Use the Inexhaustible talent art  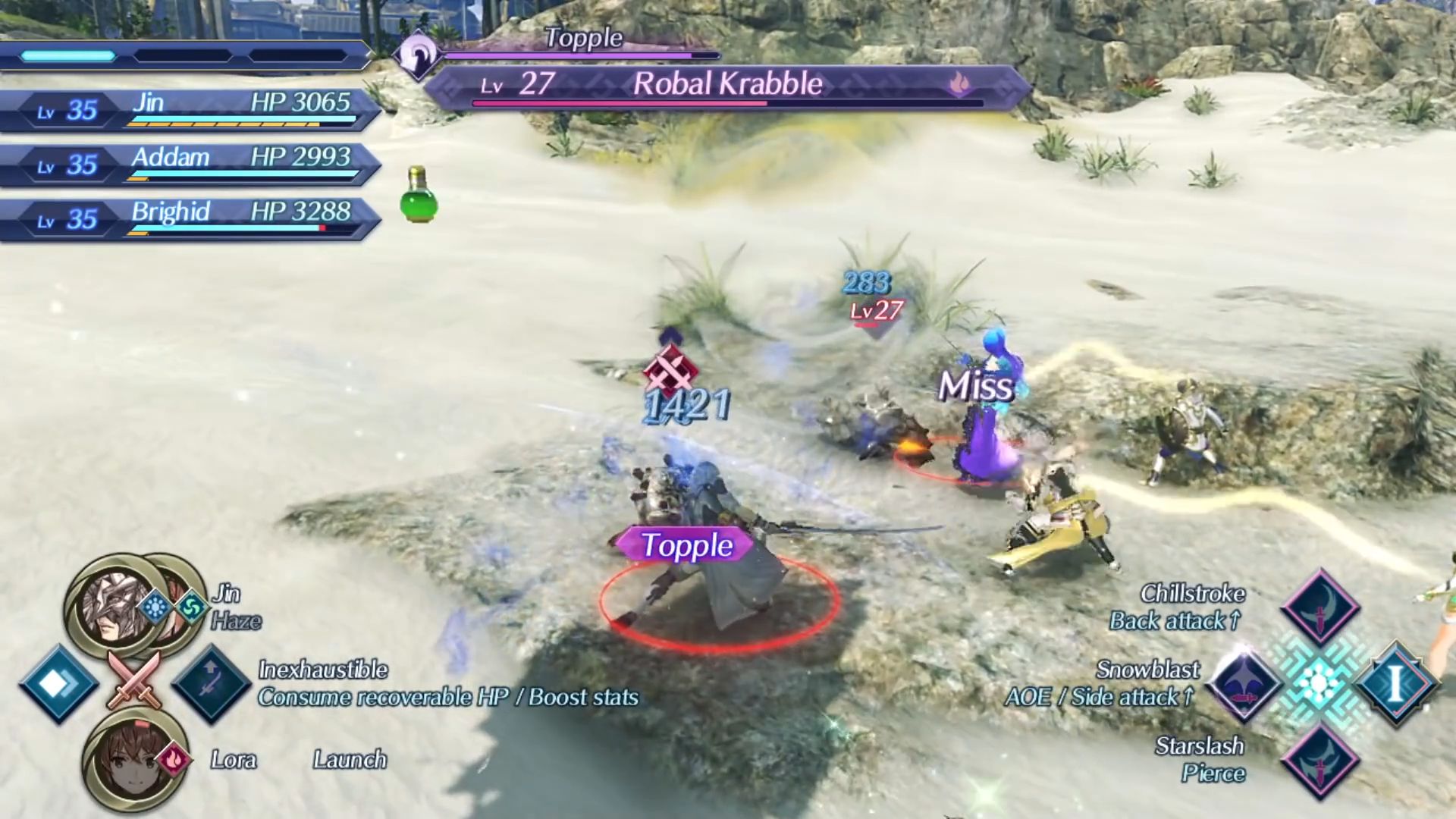211,684
